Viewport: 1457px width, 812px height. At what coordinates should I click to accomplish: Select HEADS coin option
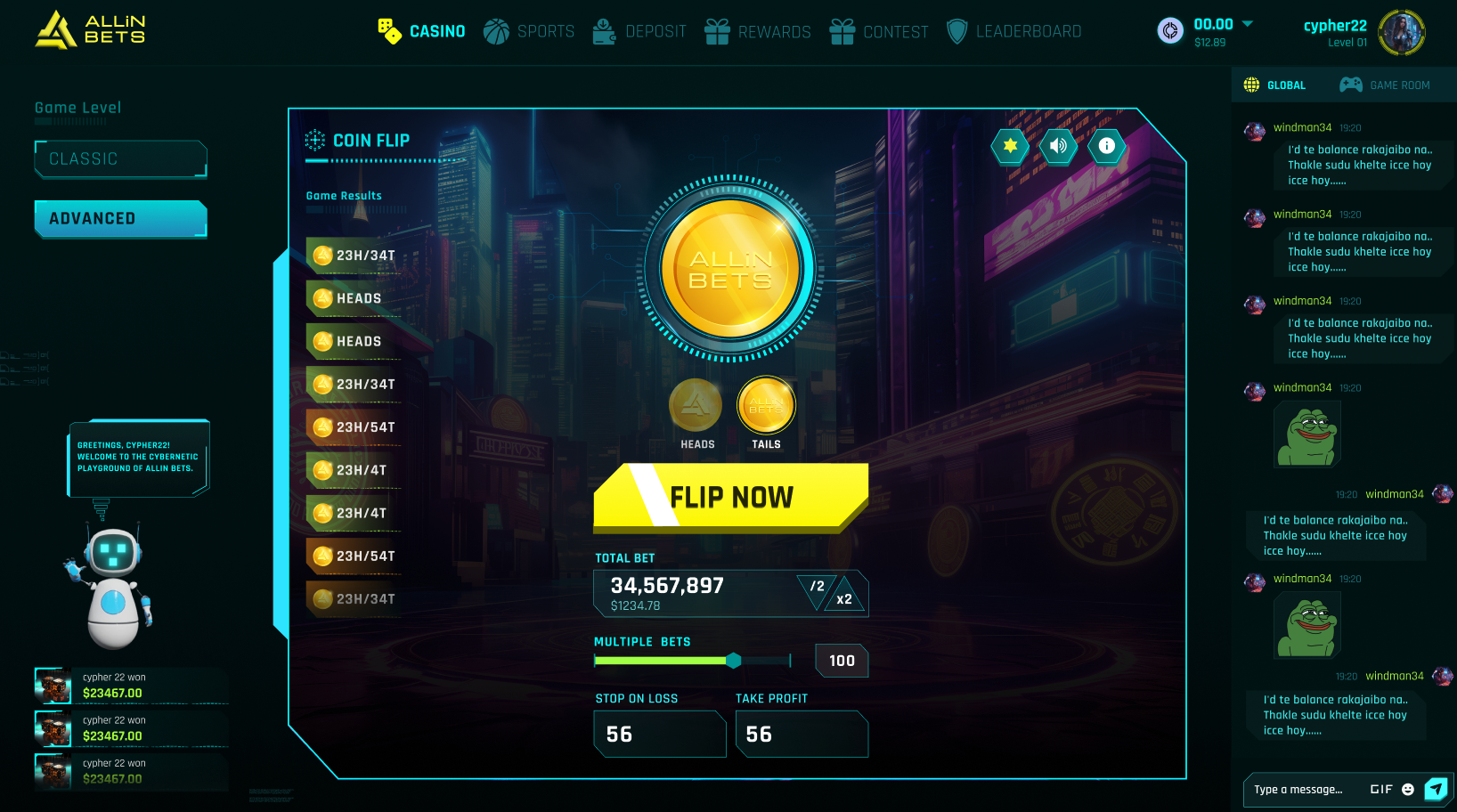(x=696, y=405)
